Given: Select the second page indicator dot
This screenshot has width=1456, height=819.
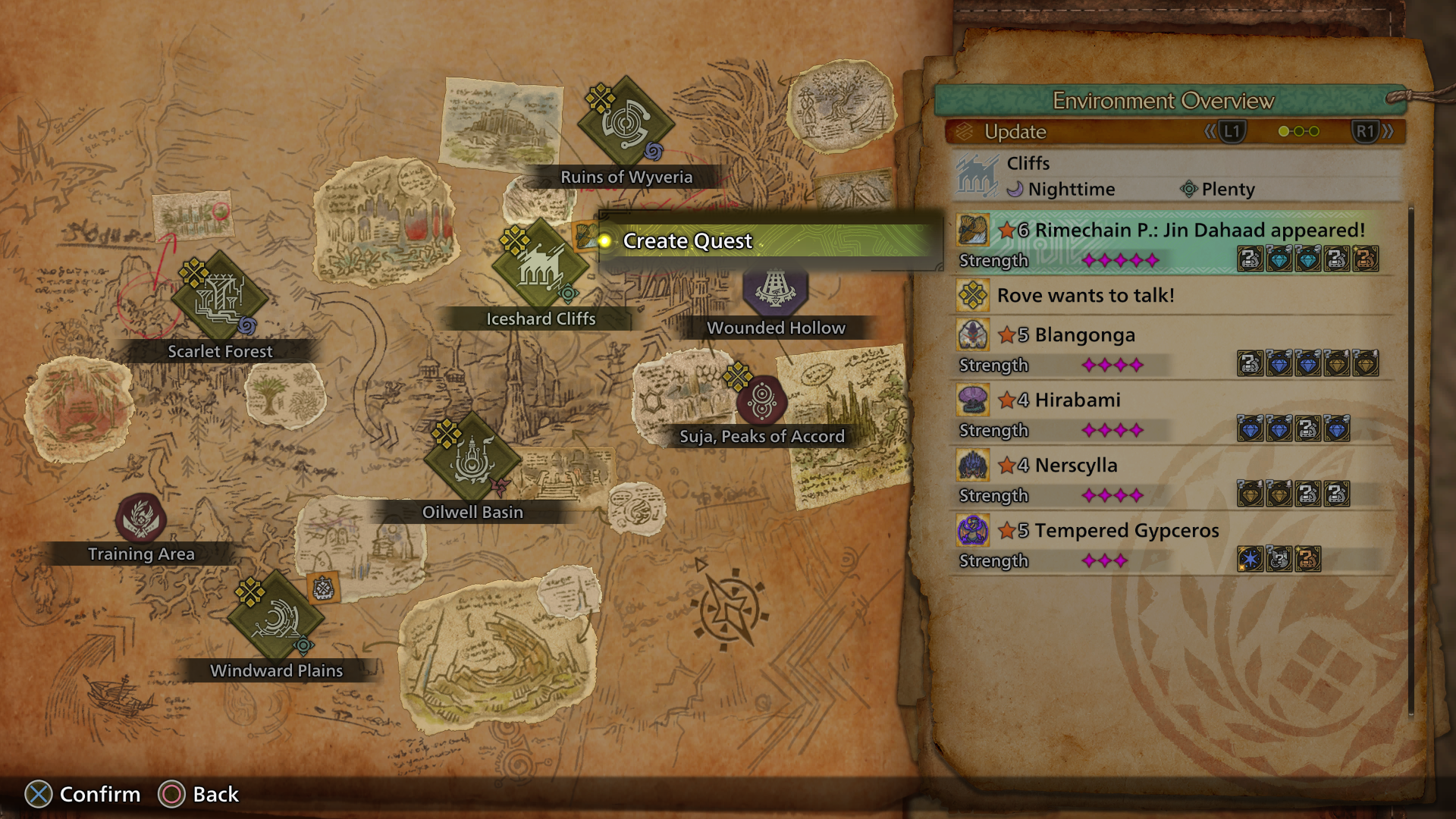Looking at the screenshot, I should pos(1298,132).
